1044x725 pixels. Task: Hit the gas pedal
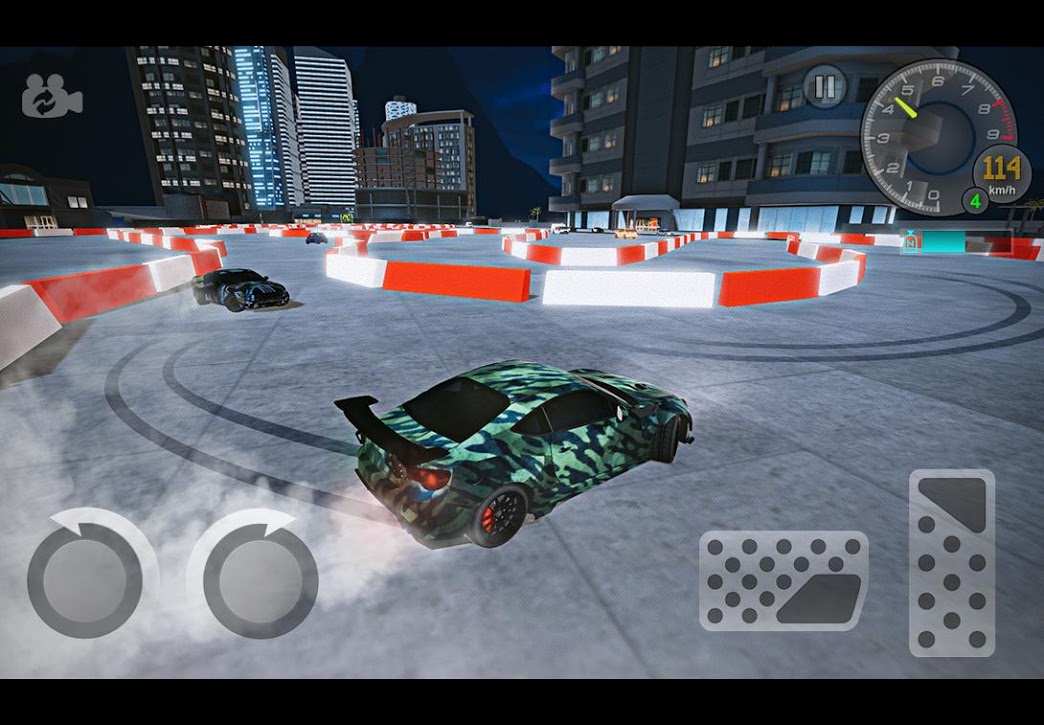click(951, 563)
